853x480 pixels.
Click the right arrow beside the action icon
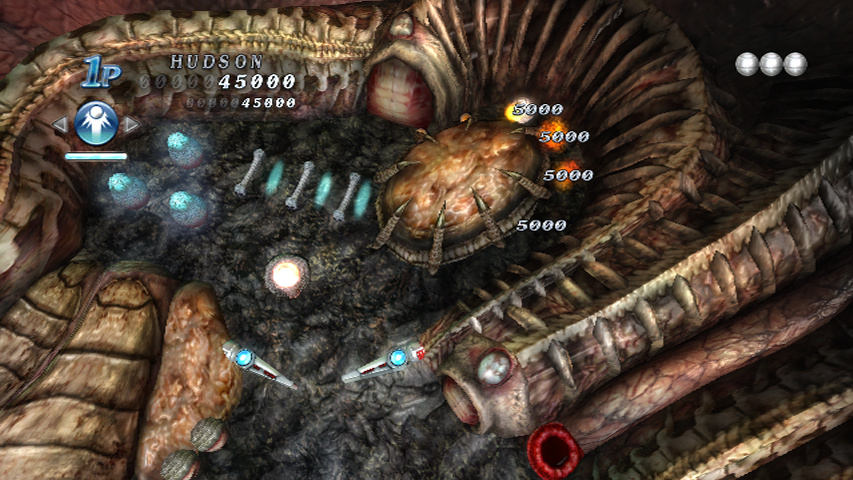[132, 125]
